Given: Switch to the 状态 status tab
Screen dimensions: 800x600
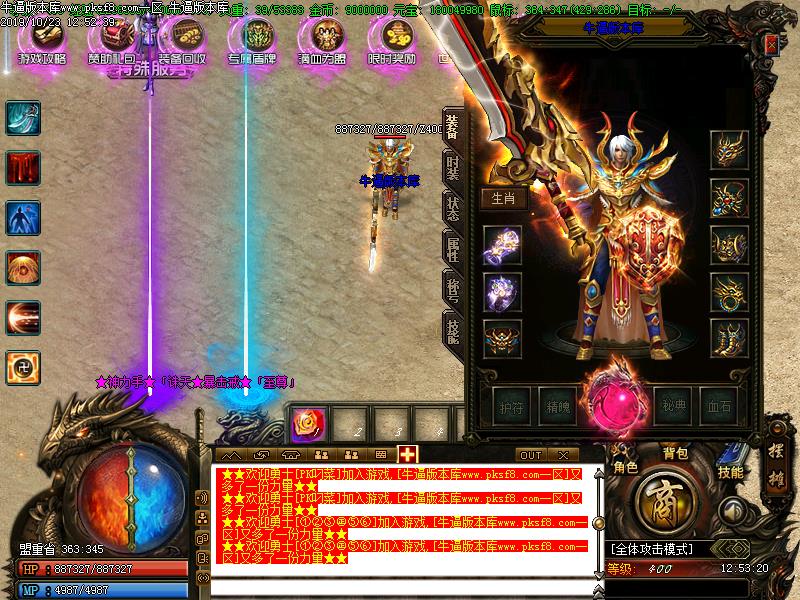Looking at the screenshot, I should pyautogui.click(x=453, y=210).
